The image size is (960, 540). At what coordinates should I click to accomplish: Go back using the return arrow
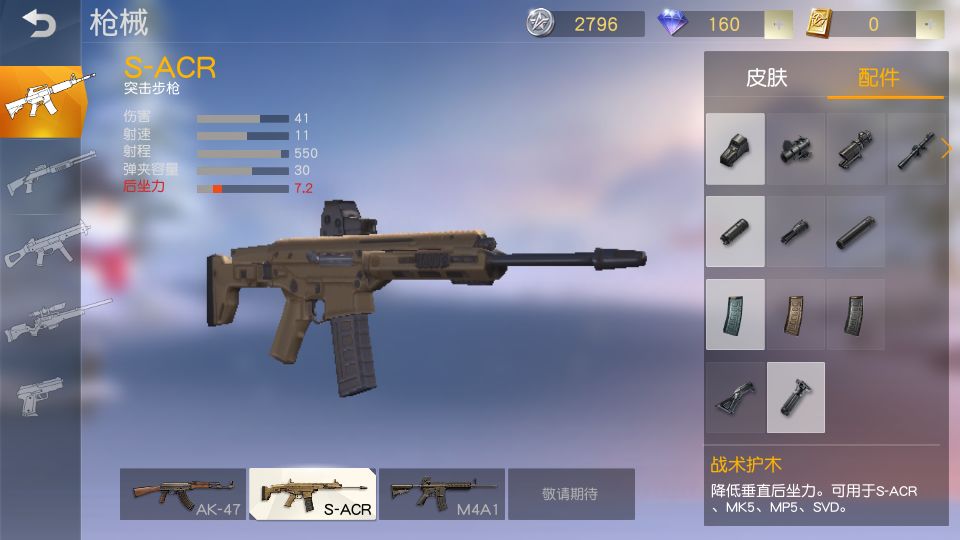[39, 23]
